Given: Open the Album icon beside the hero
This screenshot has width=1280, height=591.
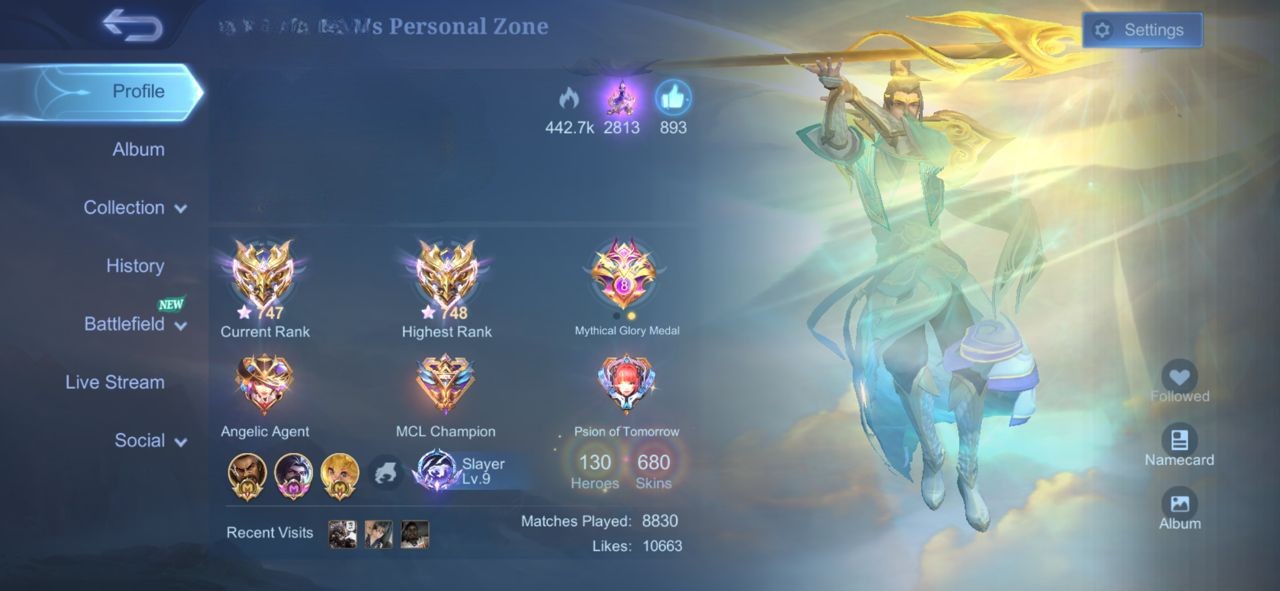Looking at the screenshot, I should click(x=1179, y=504).
